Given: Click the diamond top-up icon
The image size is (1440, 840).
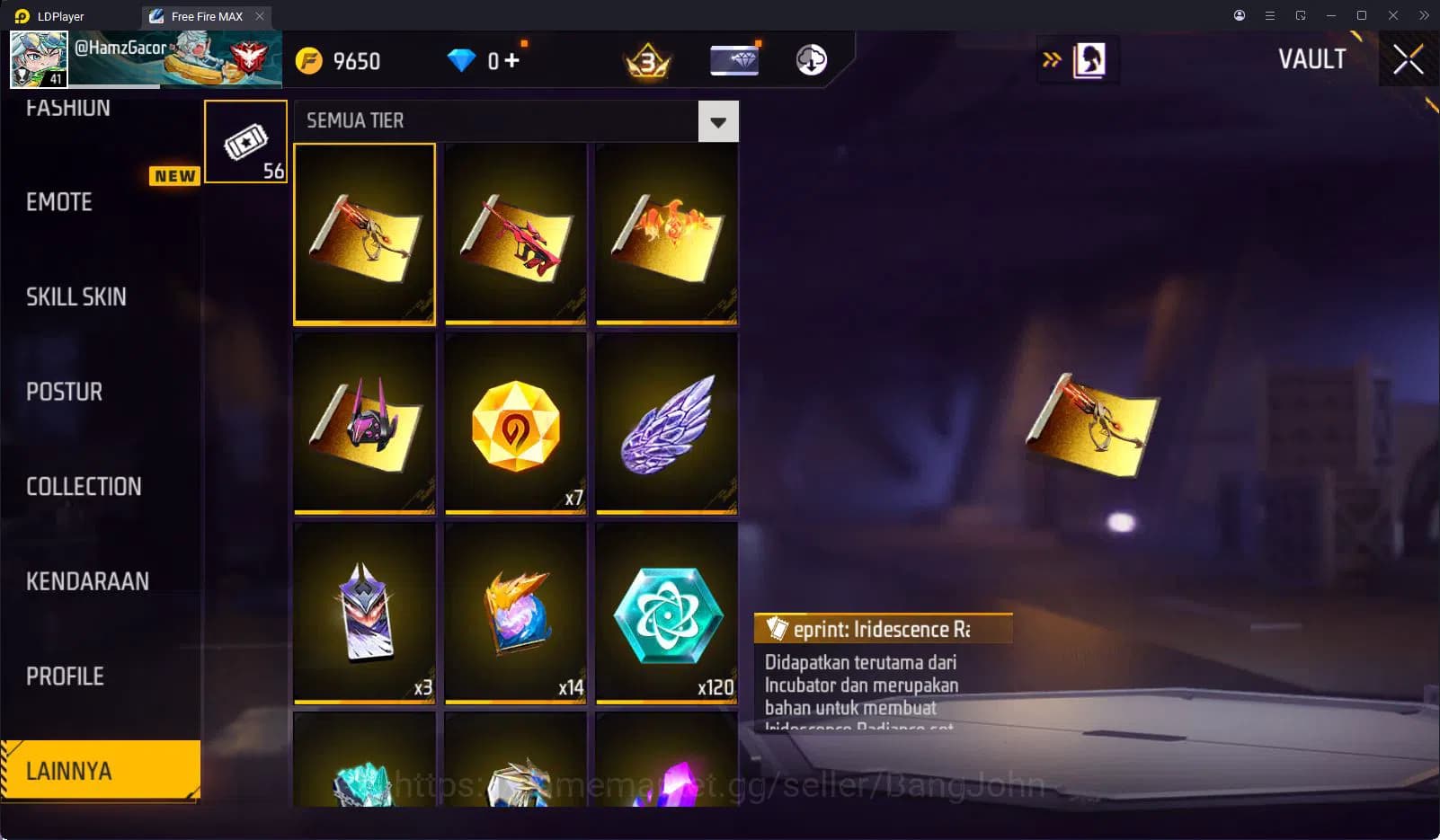Looking at the screenshot, I should (460, 60).
